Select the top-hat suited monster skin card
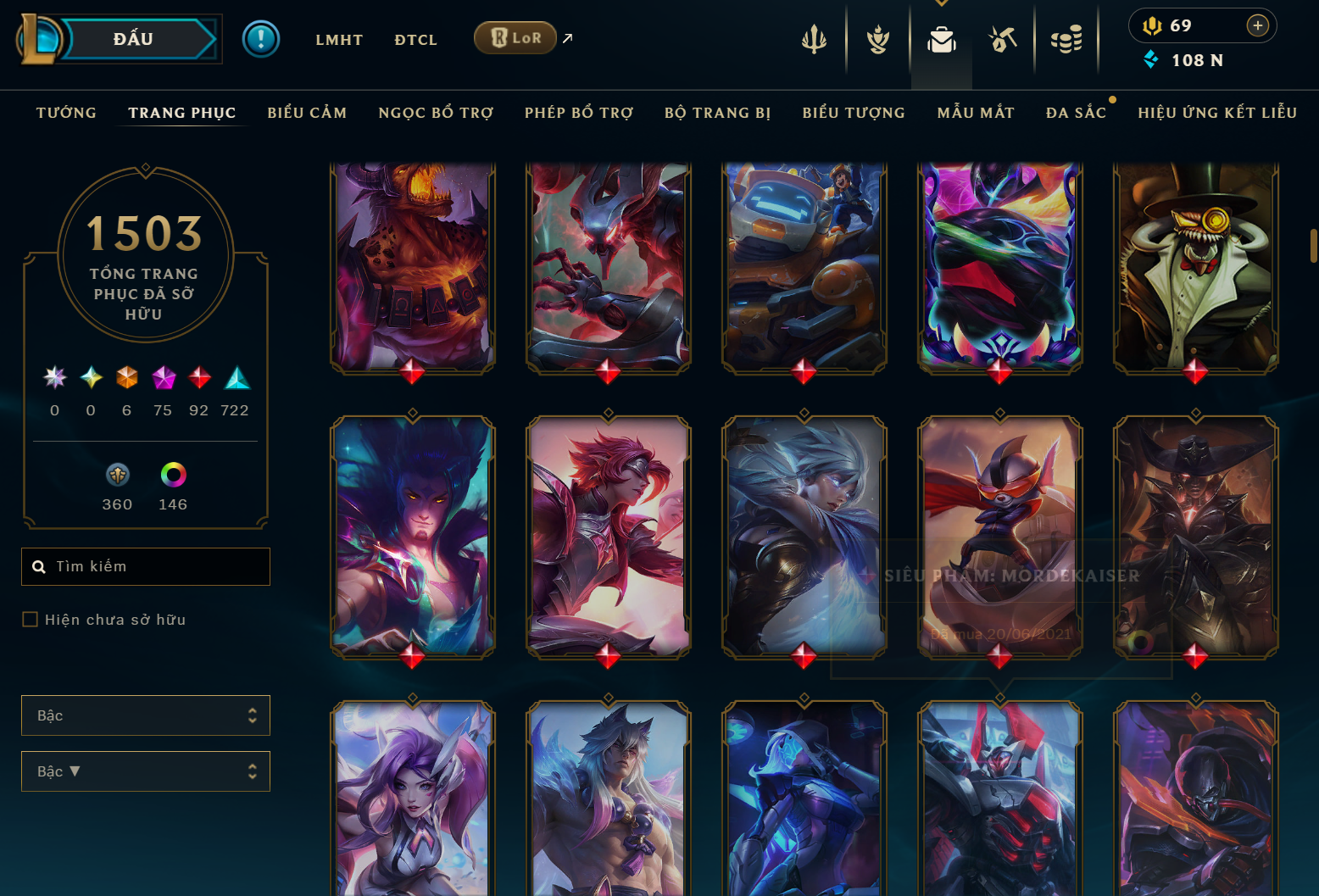1319x896 pixels. coord(1195,267)
